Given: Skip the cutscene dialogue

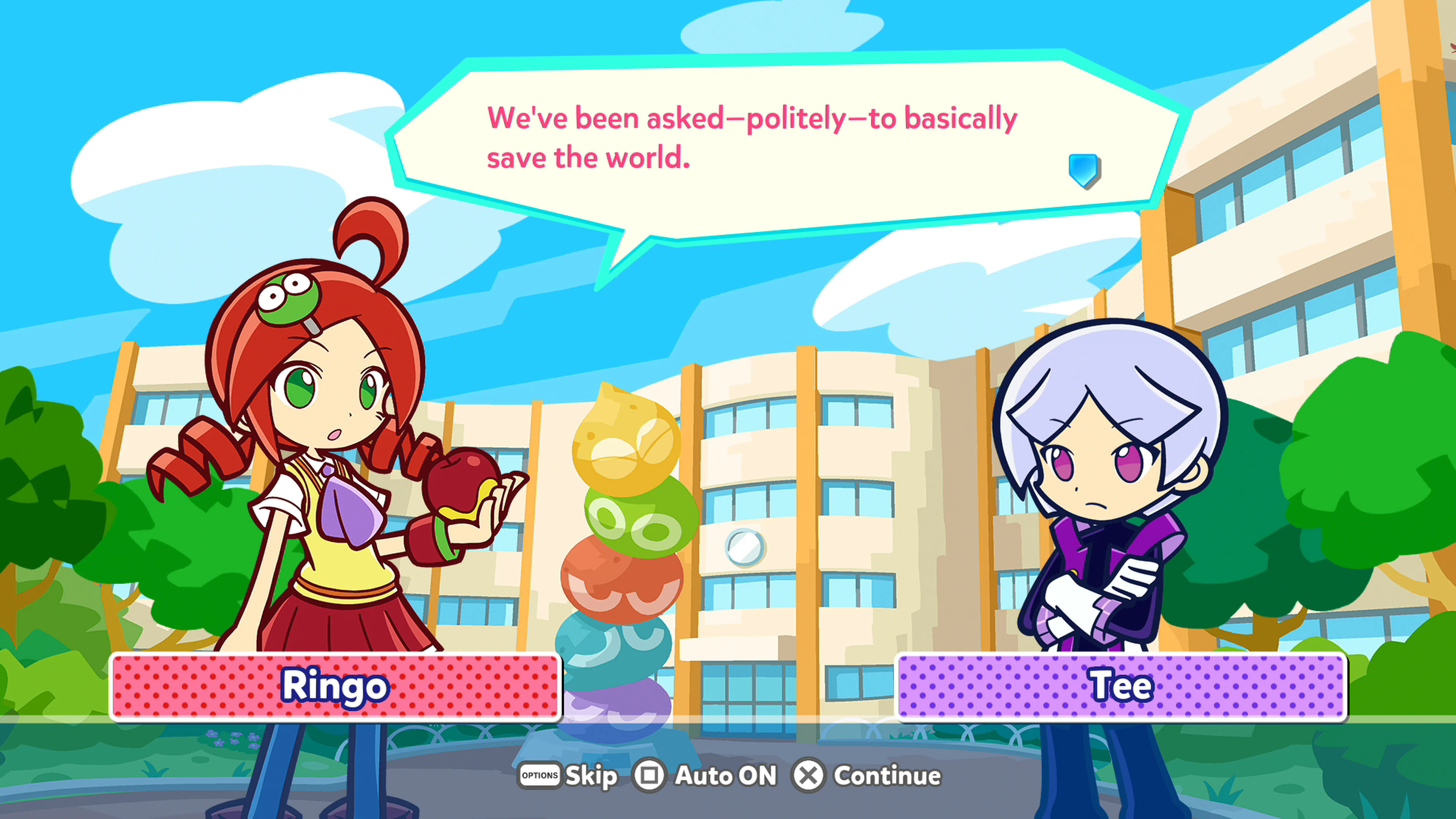Looking at the screenshot, I should (x=568, y=775).
